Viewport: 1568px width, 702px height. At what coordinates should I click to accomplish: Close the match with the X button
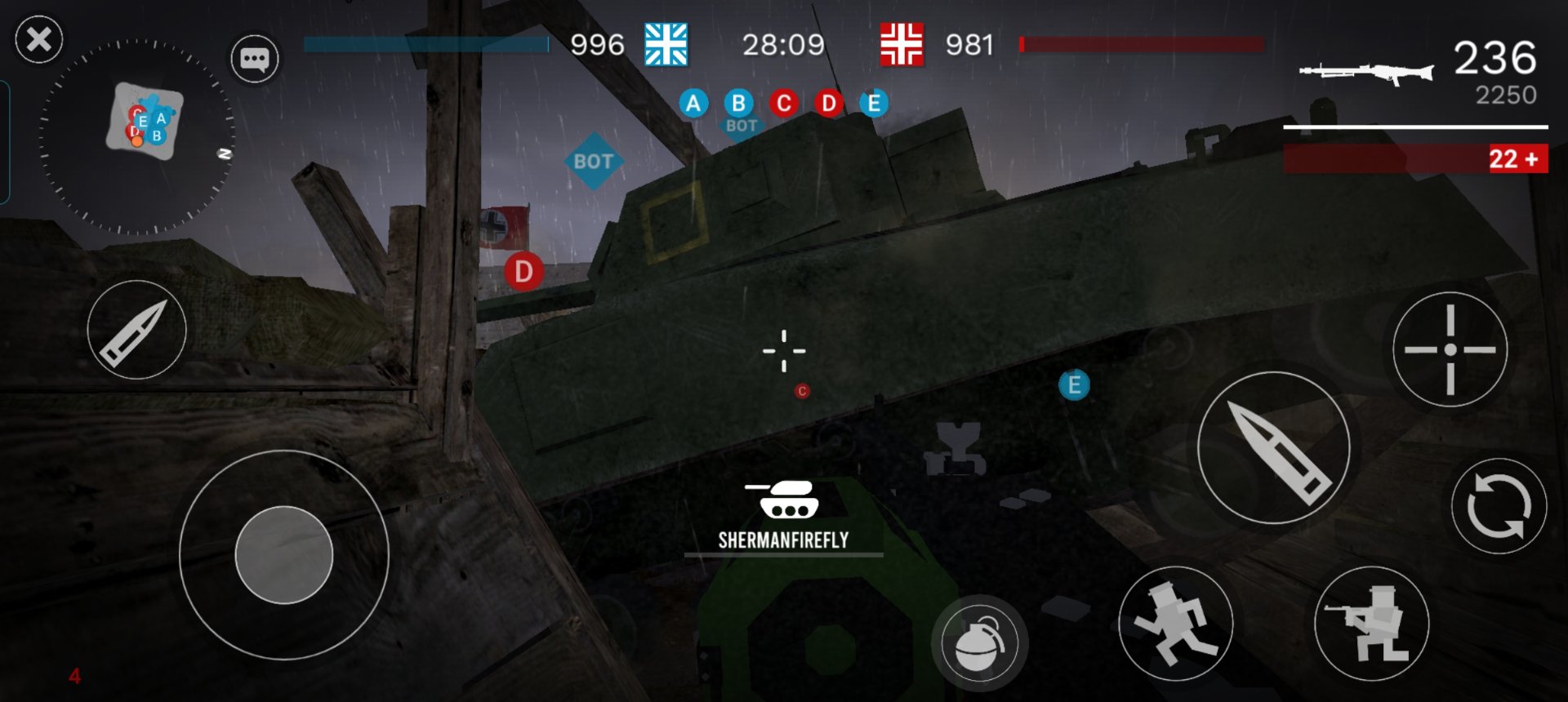click(x=38, y=39)
